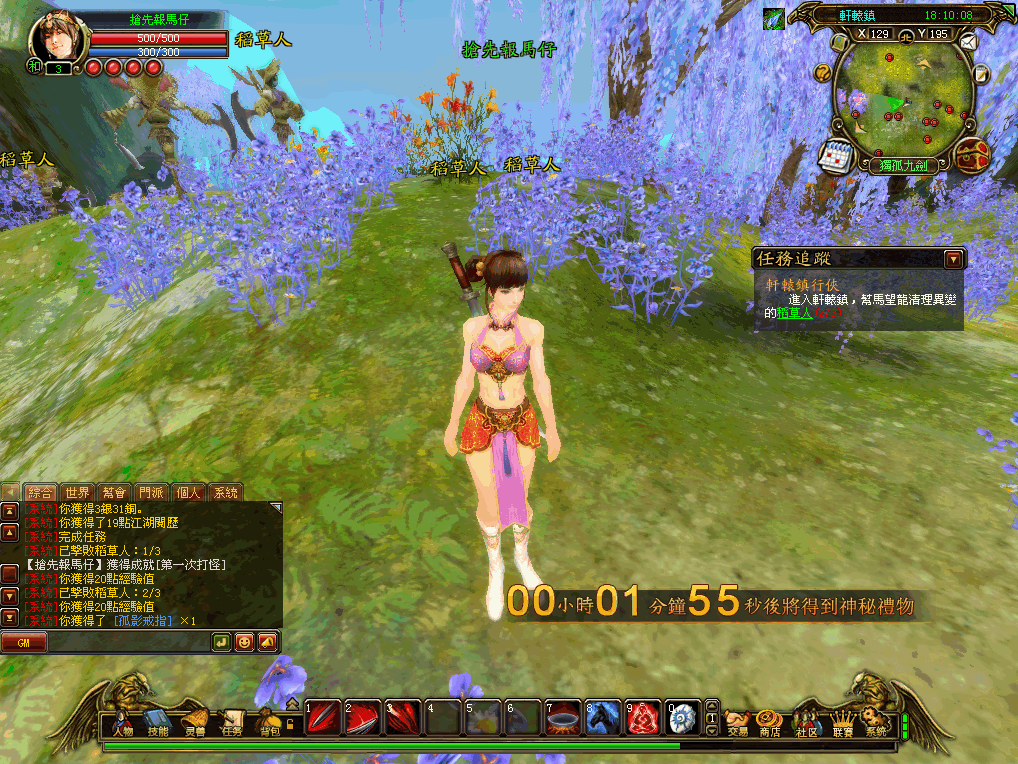Open the mail envelope by the minimap
This screenshot has width=1018, height=764.
(968, 42)
